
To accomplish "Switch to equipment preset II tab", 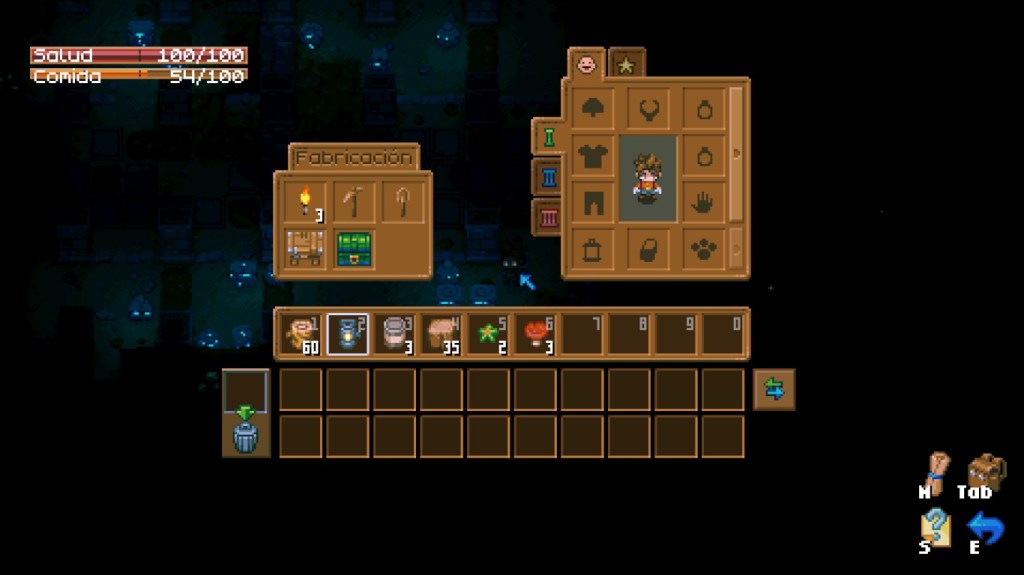I will click(x=548, y=178).
